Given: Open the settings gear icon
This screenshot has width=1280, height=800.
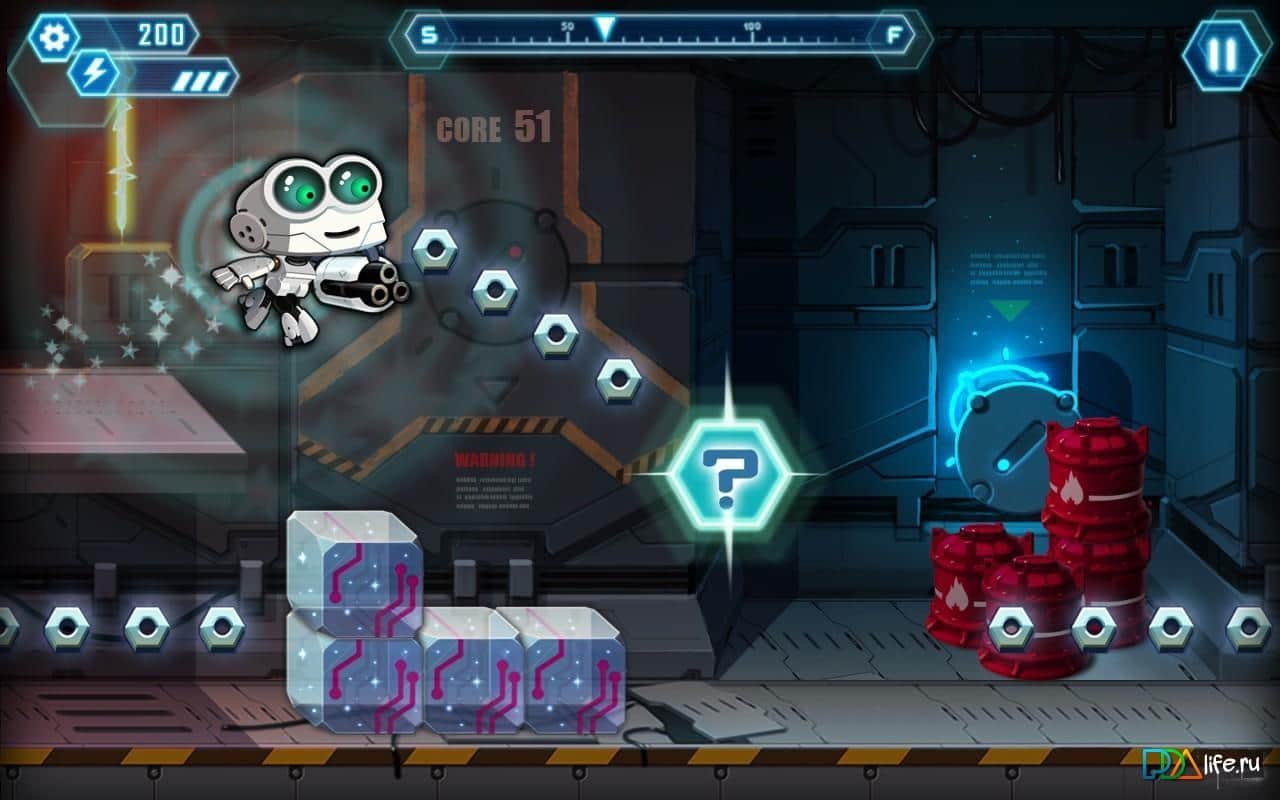Looking at the screenshot, I should click(52, 37).
